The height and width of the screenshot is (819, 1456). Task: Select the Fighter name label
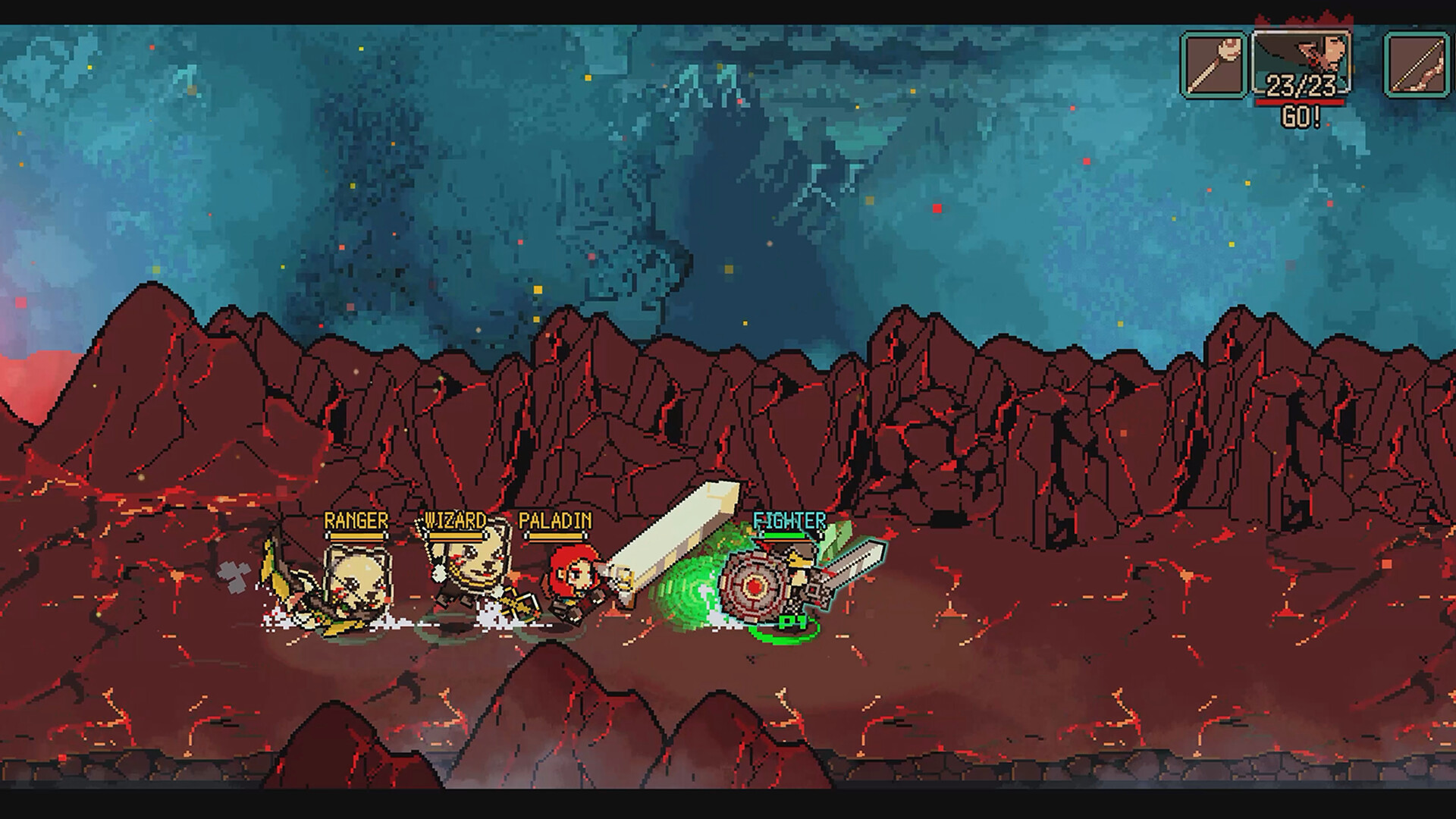click(x=789, y=522)
